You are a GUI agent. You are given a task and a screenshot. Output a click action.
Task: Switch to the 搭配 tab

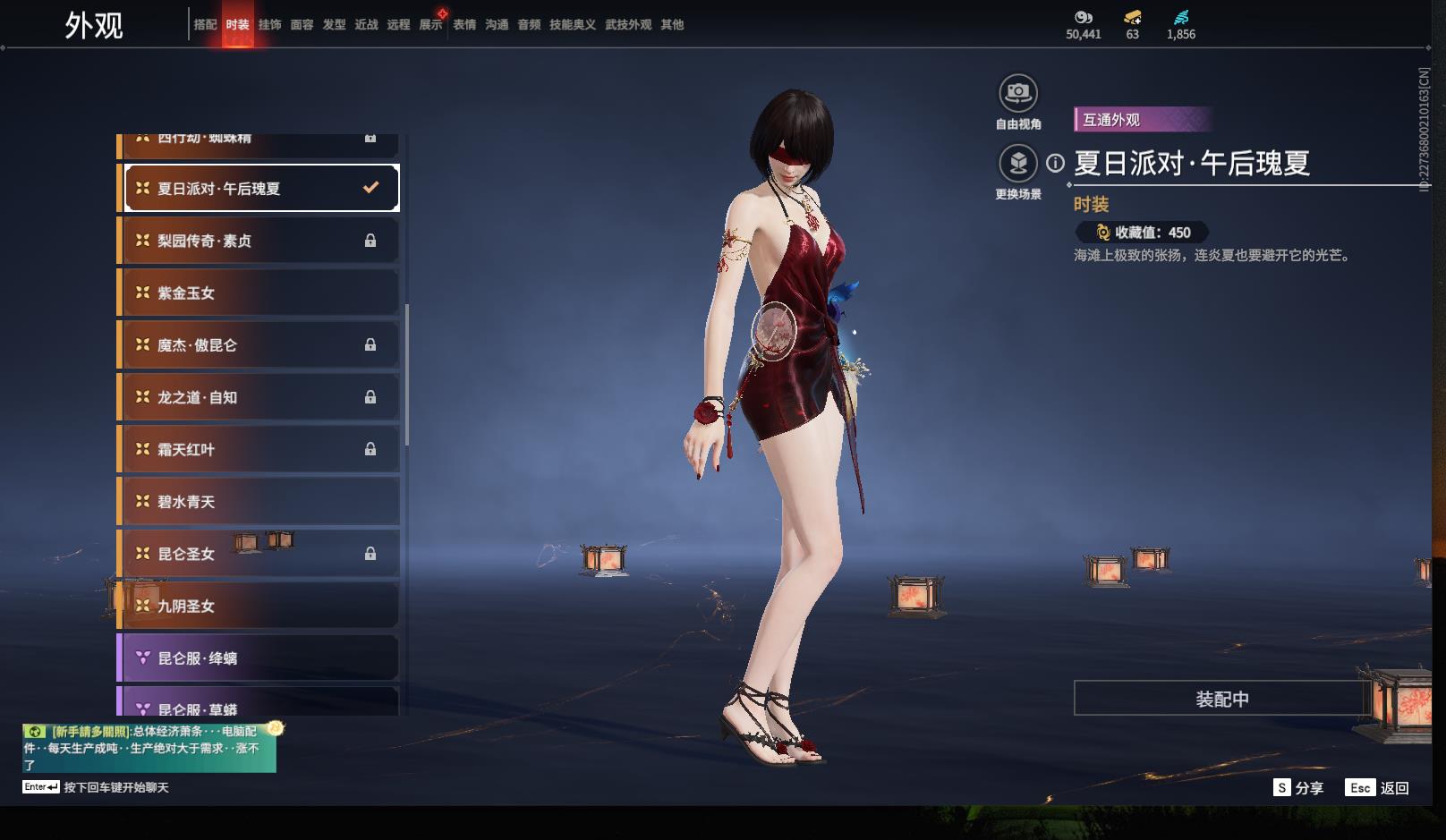205,25
